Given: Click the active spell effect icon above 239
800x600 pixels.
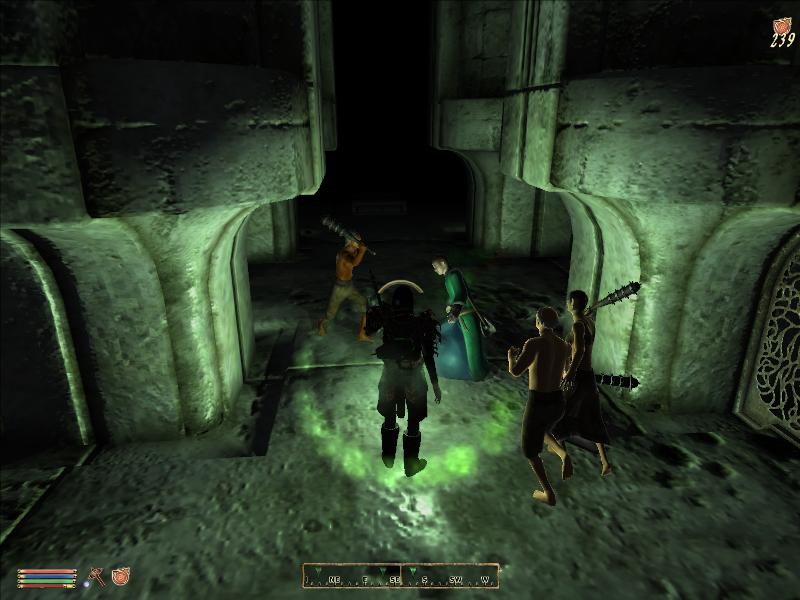Looking at the screenshot, I should (781, 24).
